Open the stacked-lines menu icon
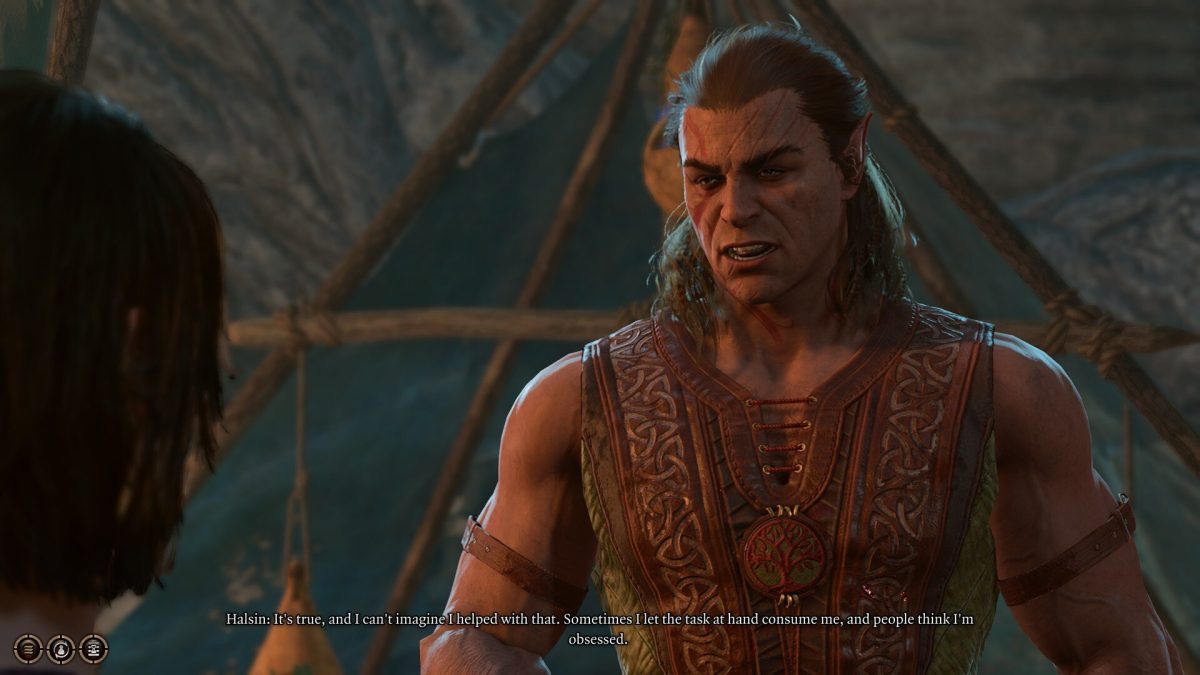The width and height of the screenshot is (1200, 675). coord(28,649)
